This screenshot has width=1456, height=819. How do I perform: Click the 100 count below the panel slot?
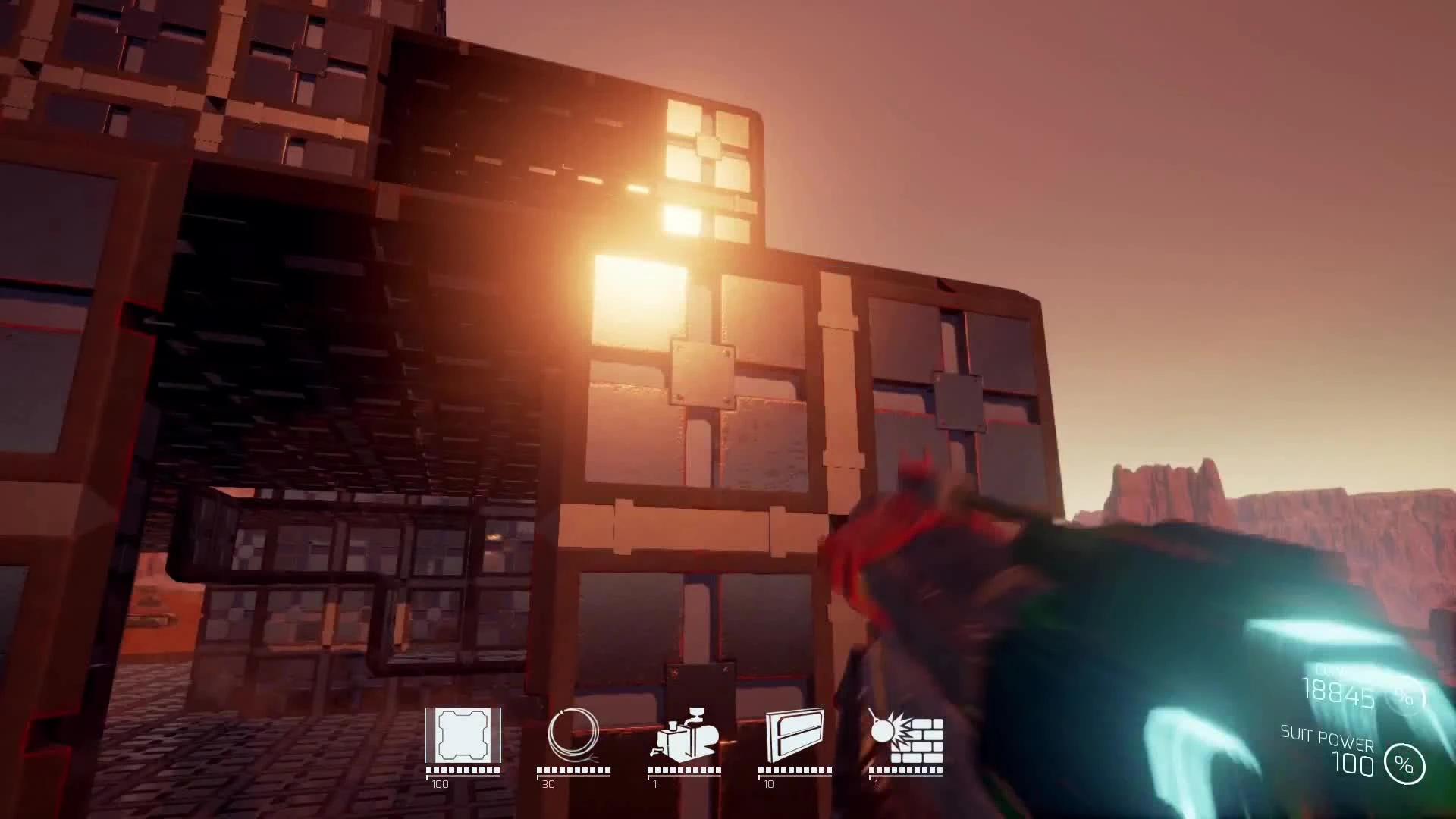click(x=441, y=786)
